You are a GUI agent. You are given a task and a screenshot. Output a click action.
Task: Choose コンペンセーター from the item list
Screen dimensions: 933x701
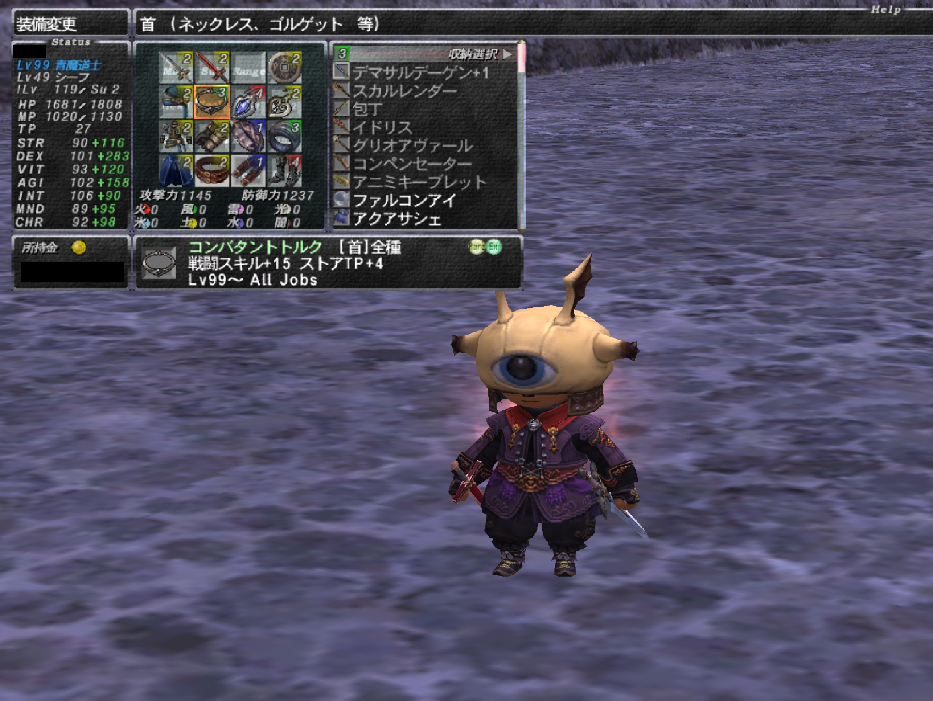[412, 163]
